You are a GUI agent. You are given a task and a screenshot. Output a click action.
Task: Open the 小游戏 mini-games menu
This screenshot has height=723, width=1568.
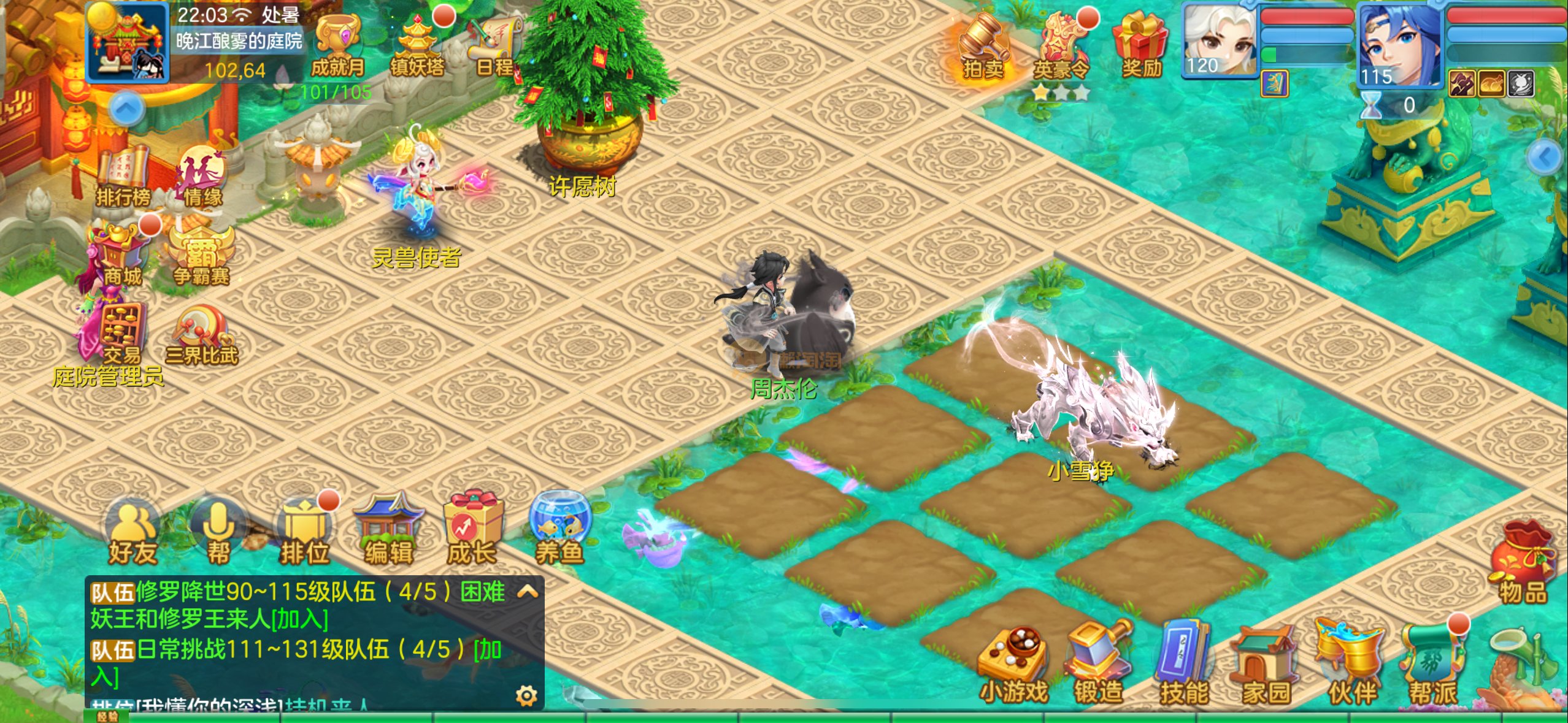1013,665
